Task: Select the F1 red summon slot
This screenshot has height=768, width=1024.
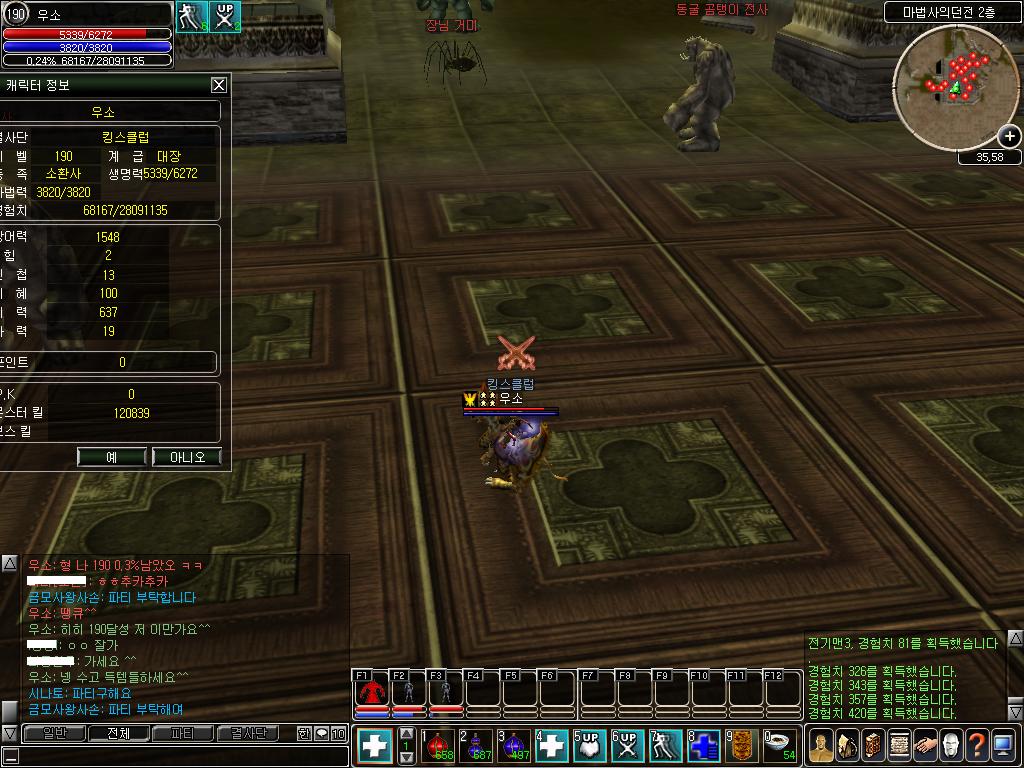Action: click(x=372, y=692)
